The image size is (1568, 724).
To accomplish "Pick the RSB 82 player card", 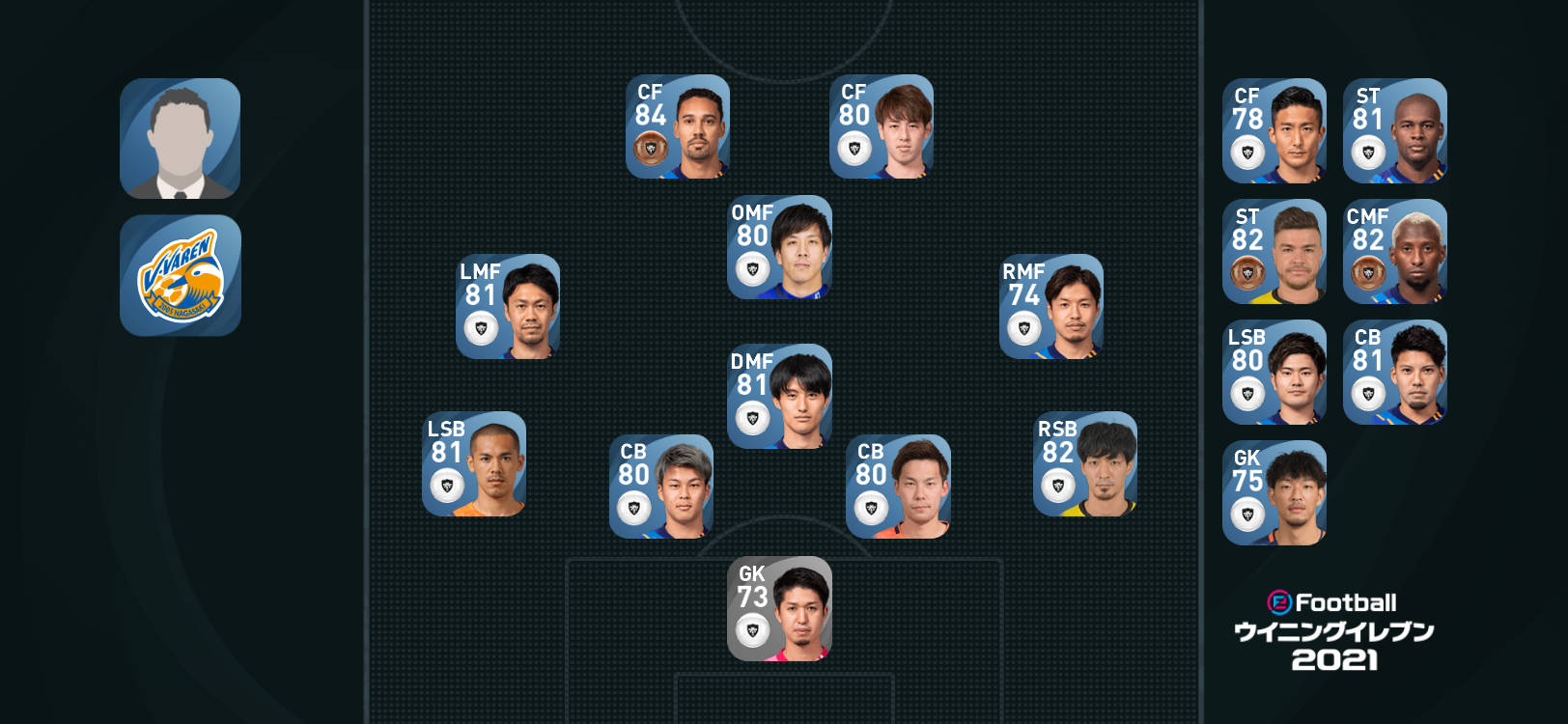I will pos(1085,463).
